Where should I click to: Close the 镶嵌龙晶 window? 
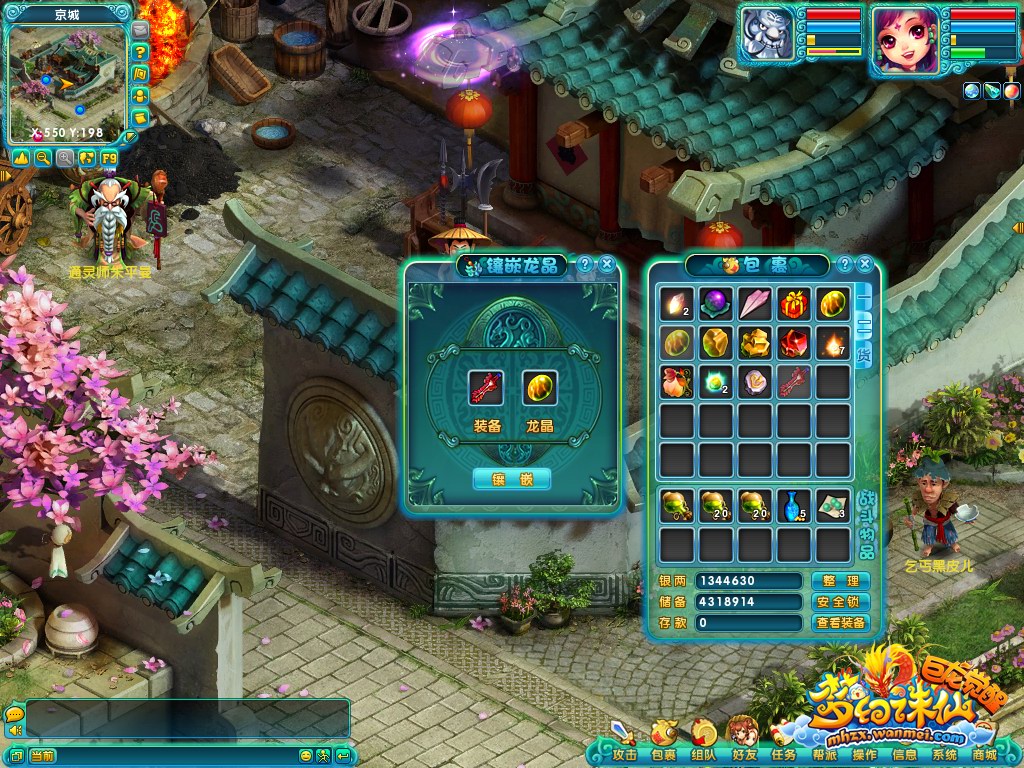(x=606, y=265)
